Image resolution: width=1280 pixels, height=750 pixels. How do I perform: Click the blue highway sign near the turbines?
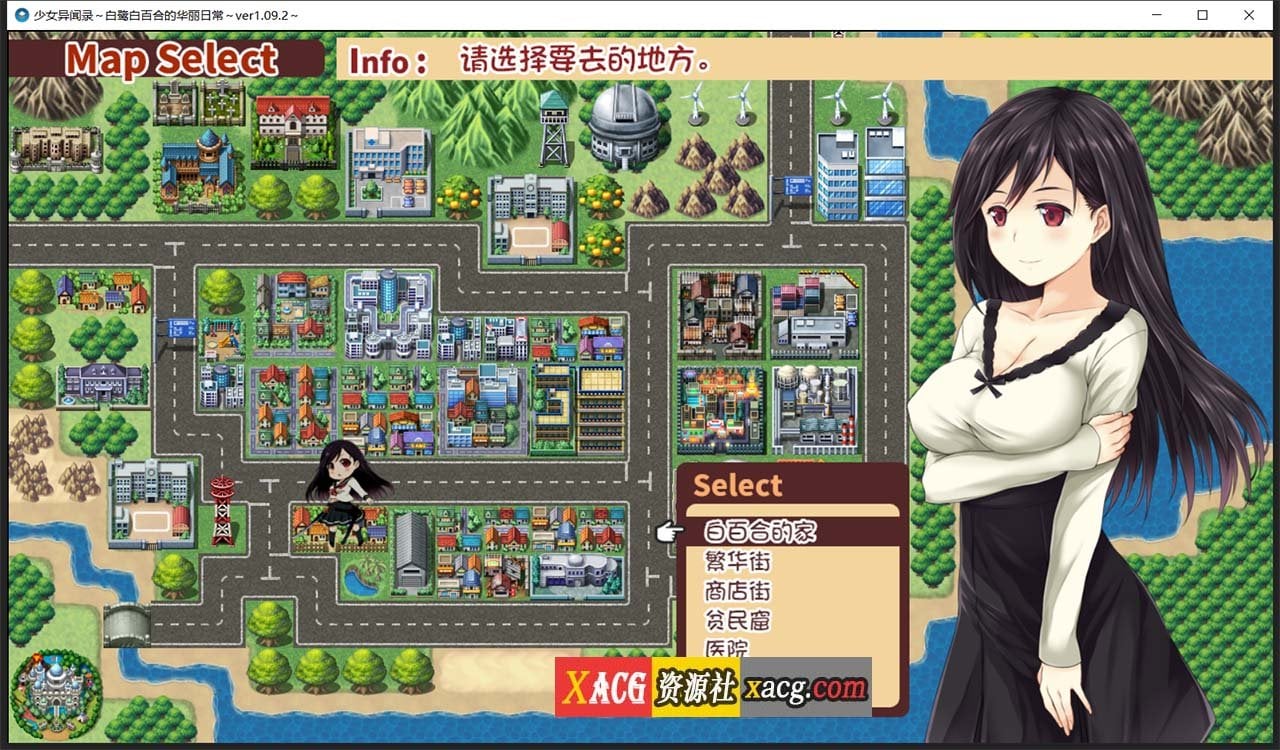(797, 184)
